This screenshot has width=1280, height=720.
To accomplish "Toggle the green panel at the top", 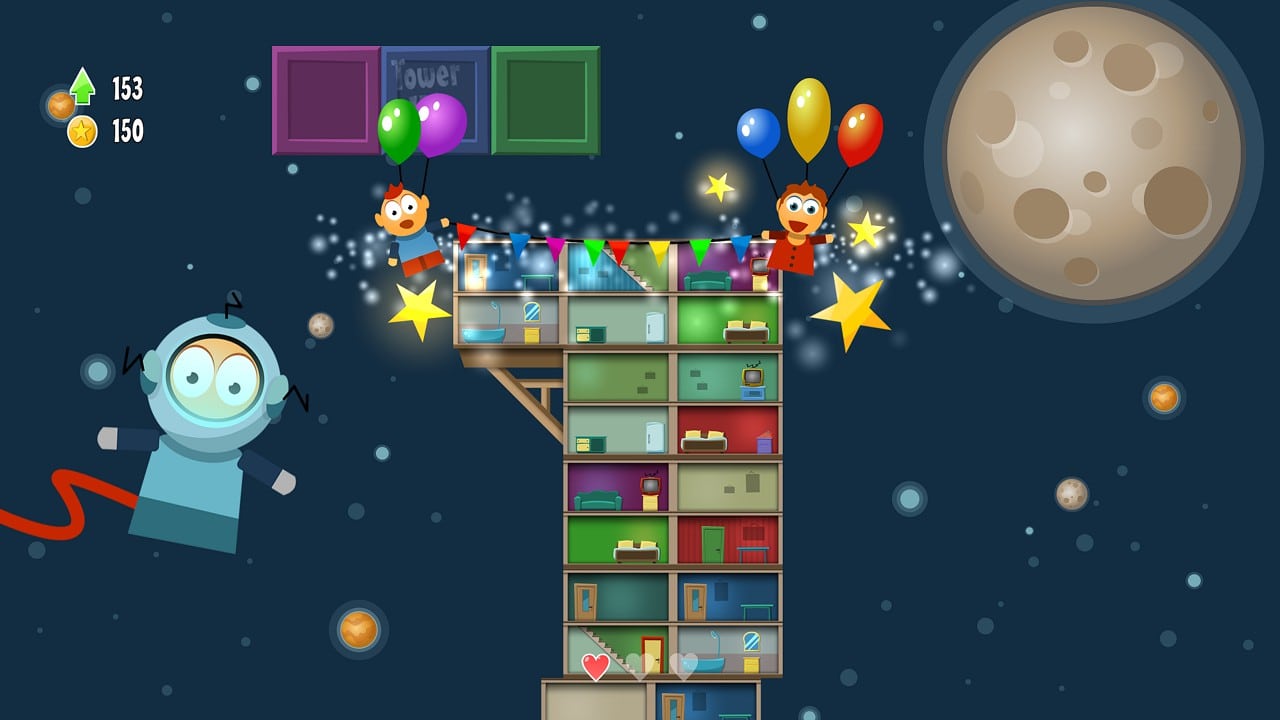I will [545, 99].
